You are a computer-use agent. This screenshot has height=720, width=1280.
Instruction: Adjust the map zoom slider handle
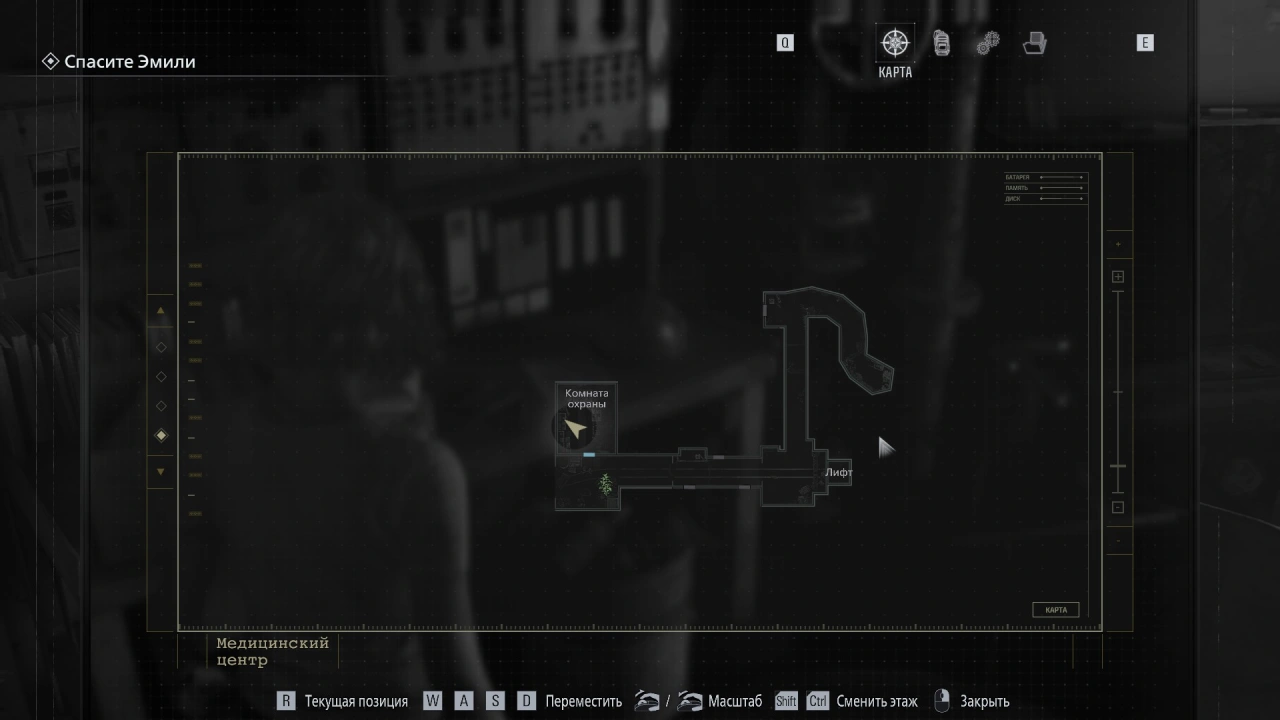point(1118,466)
